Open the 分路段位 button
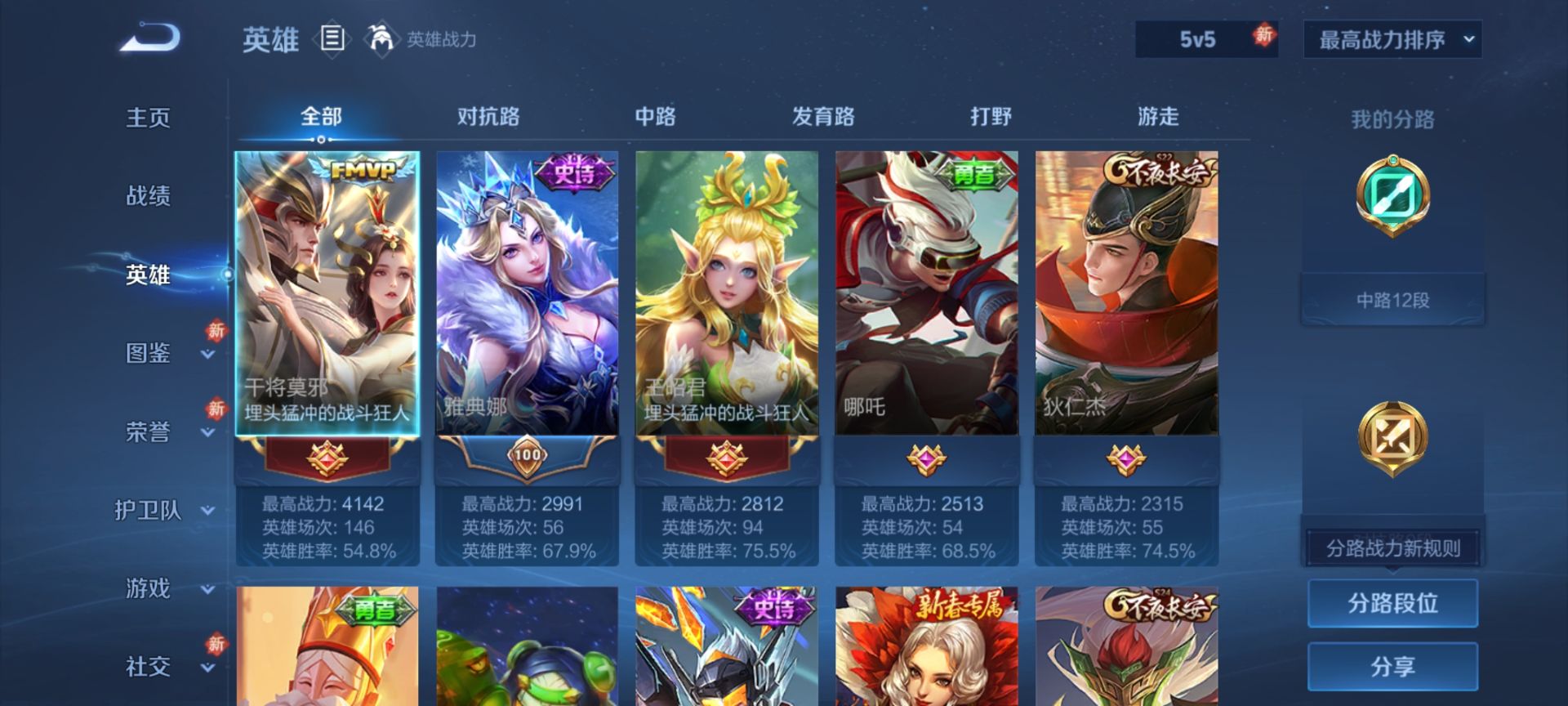This screenshot has width=1568, height=706. (1392, 603)
